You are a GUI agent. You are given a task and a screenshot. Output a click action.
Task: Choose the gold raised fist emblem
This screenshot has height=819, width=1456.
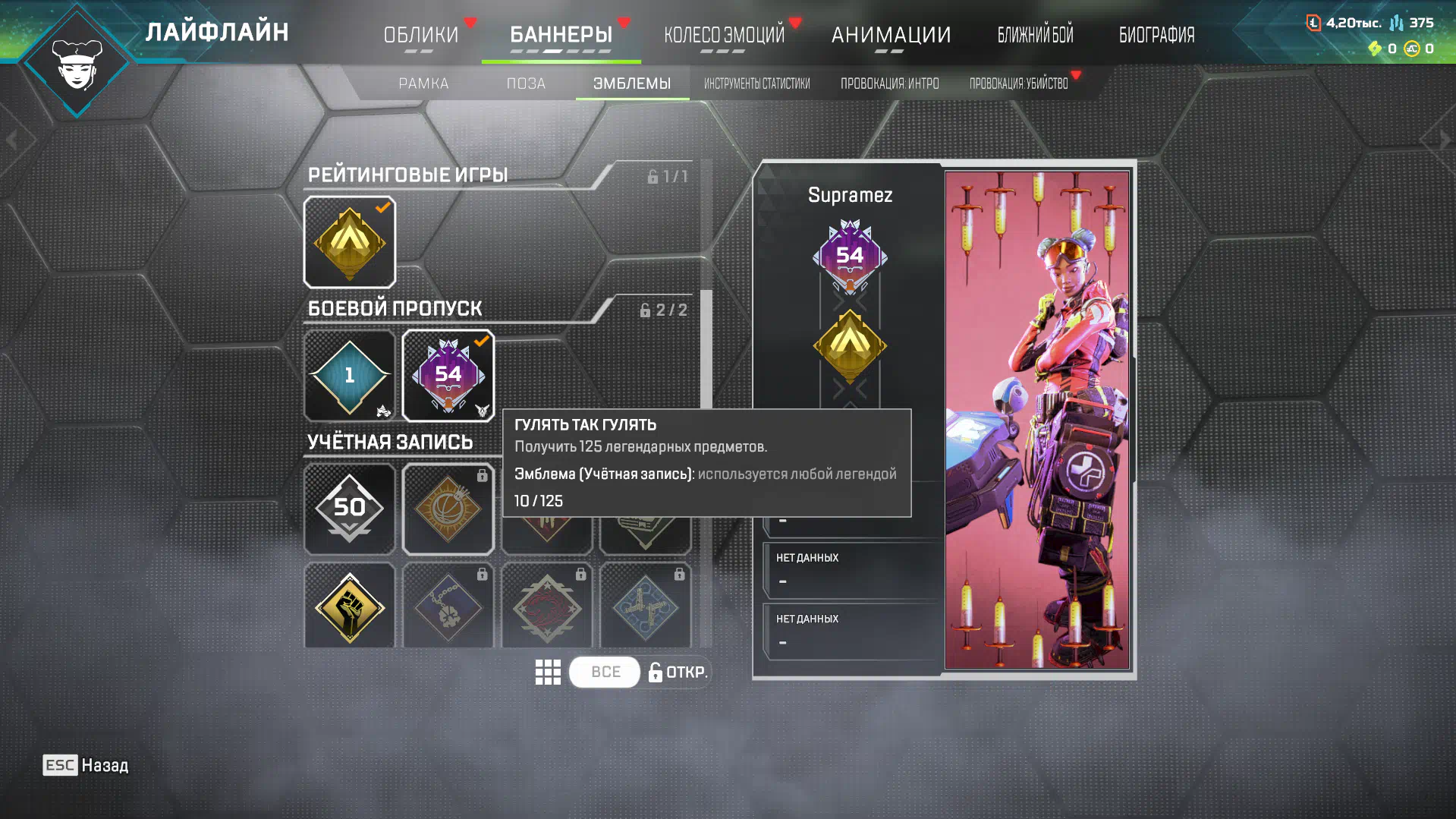click(x=349, y=606)
